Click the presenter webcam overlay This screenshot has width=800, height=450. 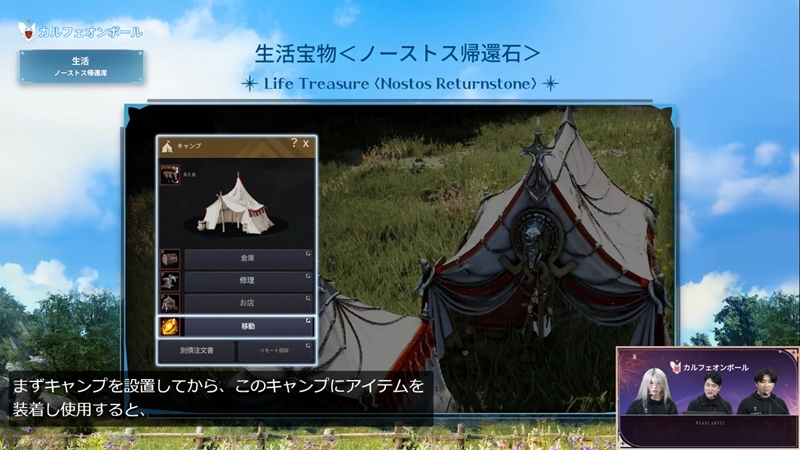pos(707,396)
